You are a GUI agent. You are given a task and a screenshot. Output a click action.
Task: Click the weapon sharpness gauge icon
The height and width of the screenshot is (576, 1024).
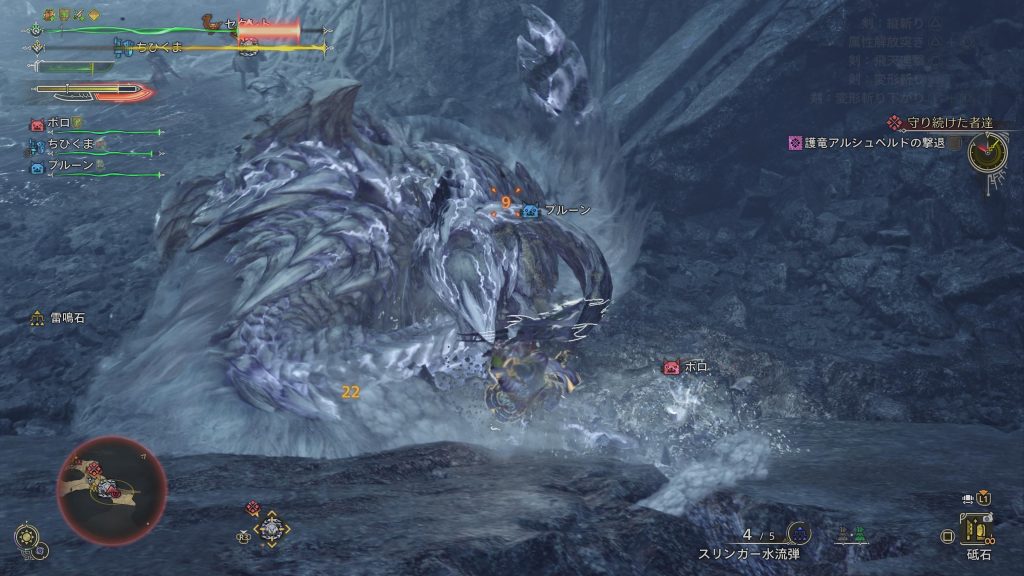click(x=90, y=91)
